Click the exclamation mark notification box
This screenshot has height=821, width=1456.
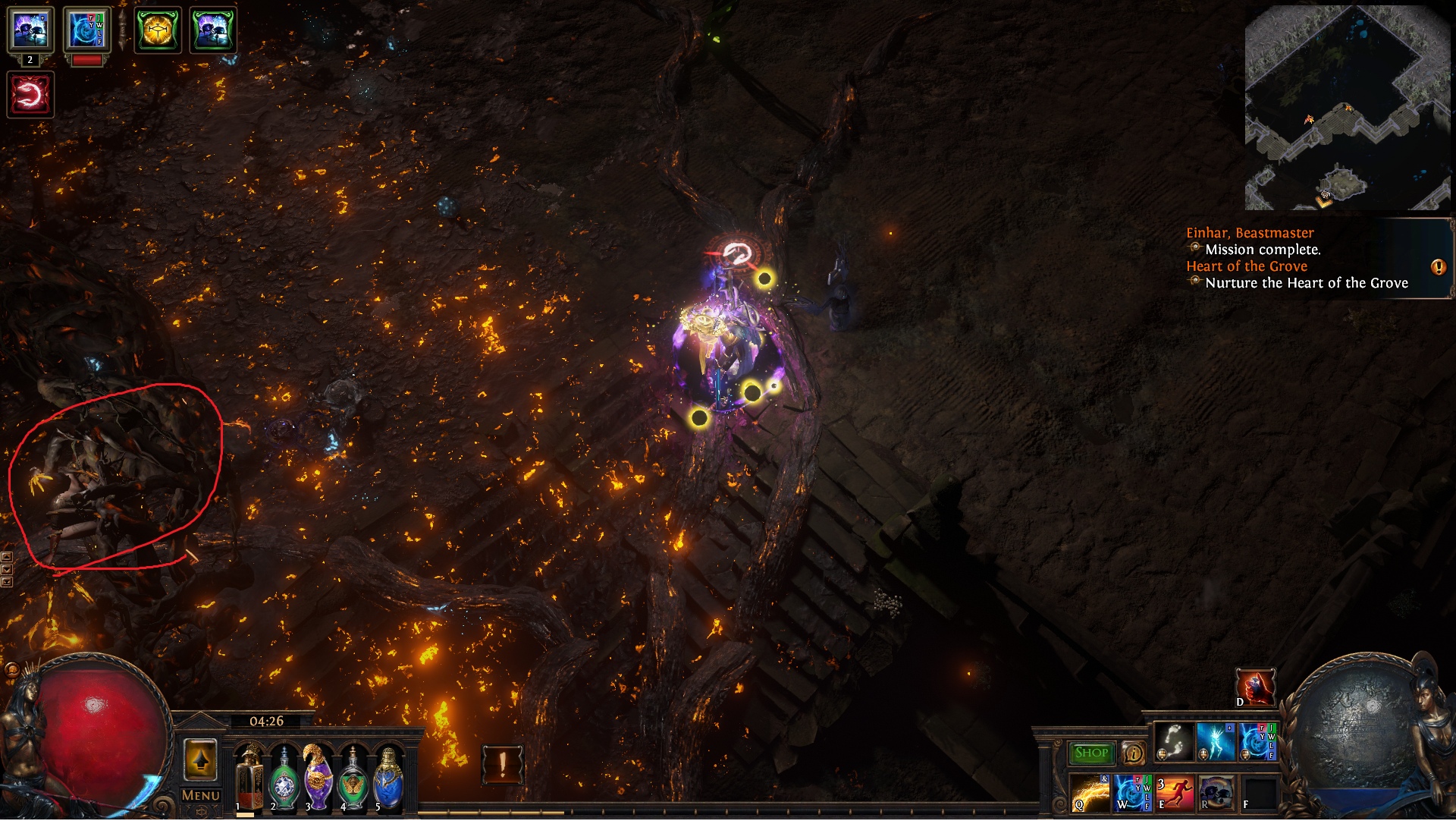point(502,764)
